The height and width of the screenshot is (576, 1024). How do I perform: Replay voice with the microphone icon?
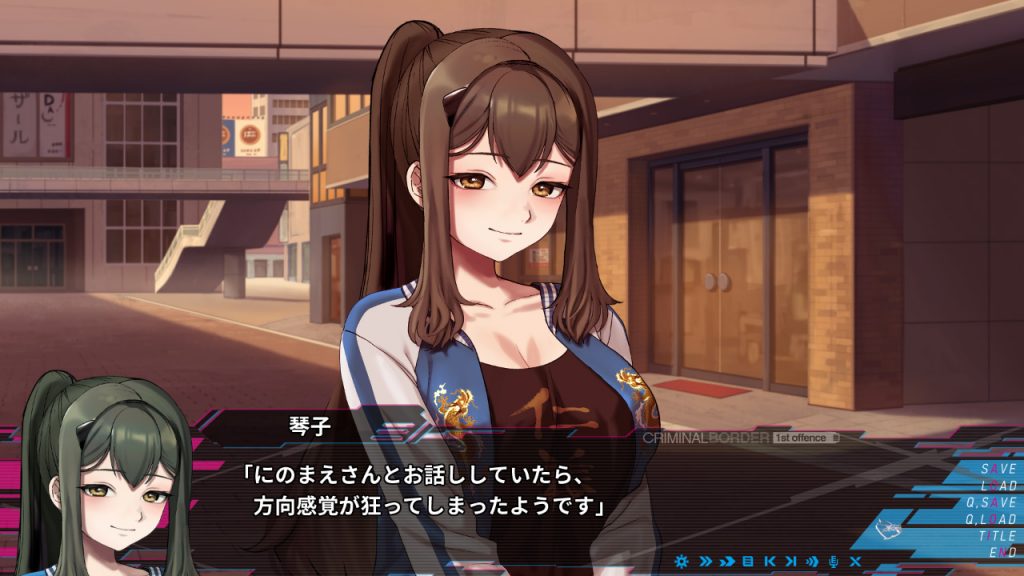834,561
